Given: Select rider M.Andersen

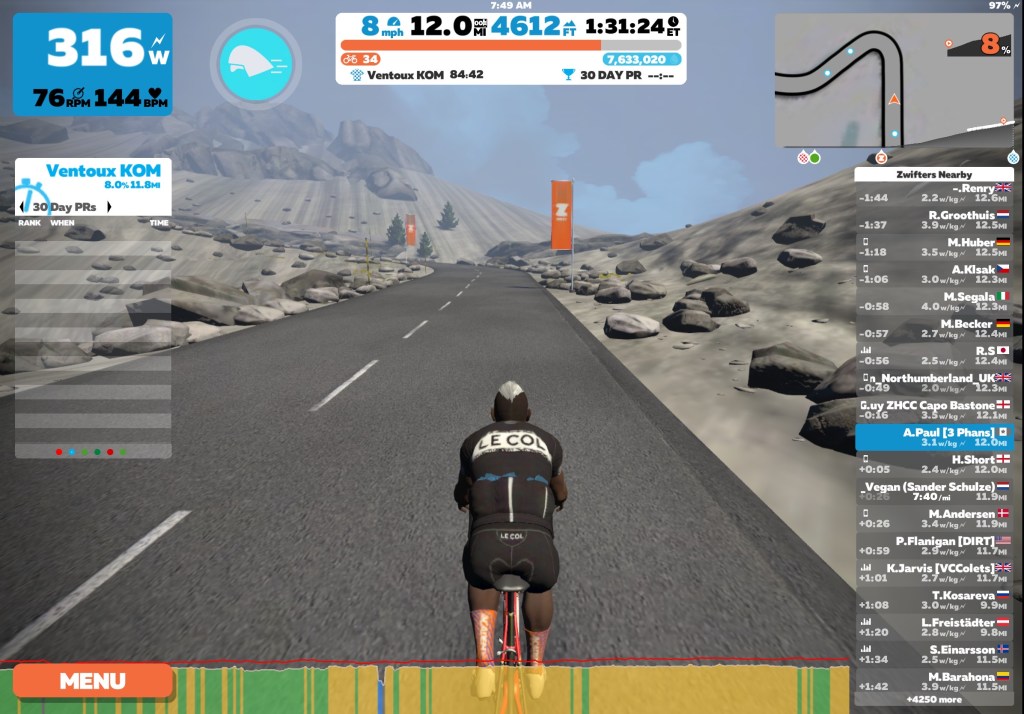Looking at the screenshot, I should [x=934, y=518].
